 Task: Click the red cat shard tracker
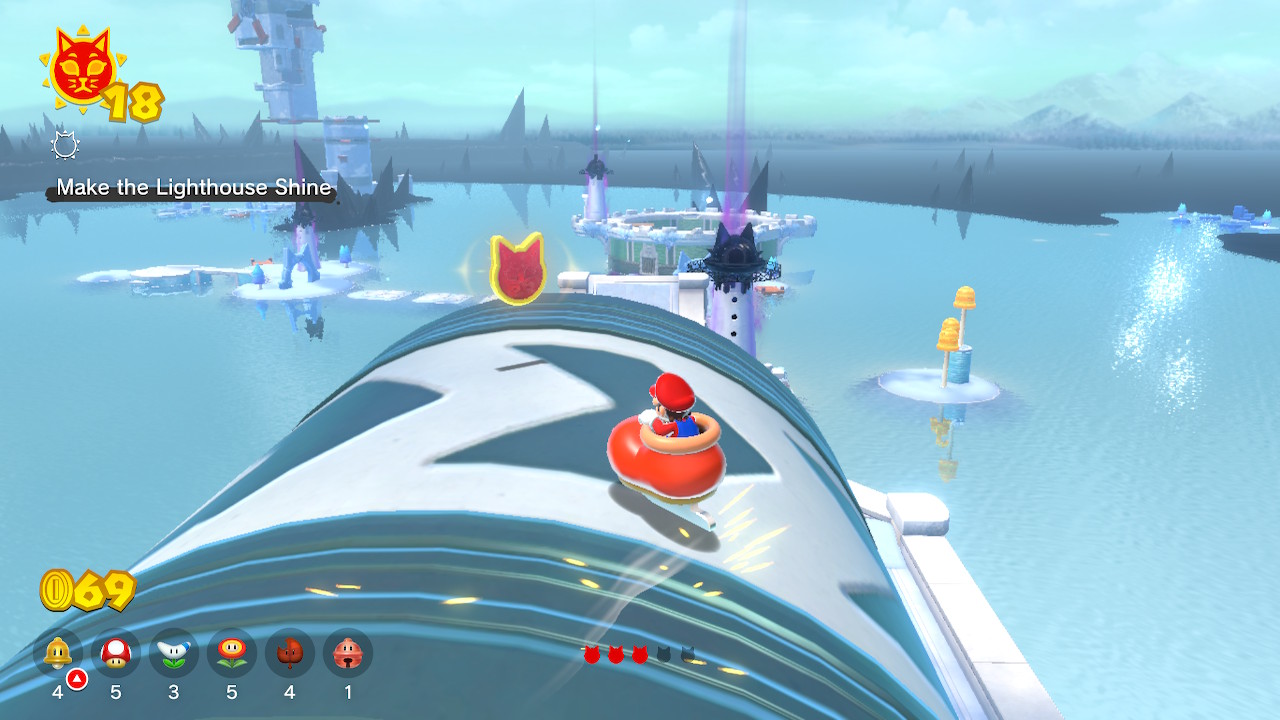point(640,654)
